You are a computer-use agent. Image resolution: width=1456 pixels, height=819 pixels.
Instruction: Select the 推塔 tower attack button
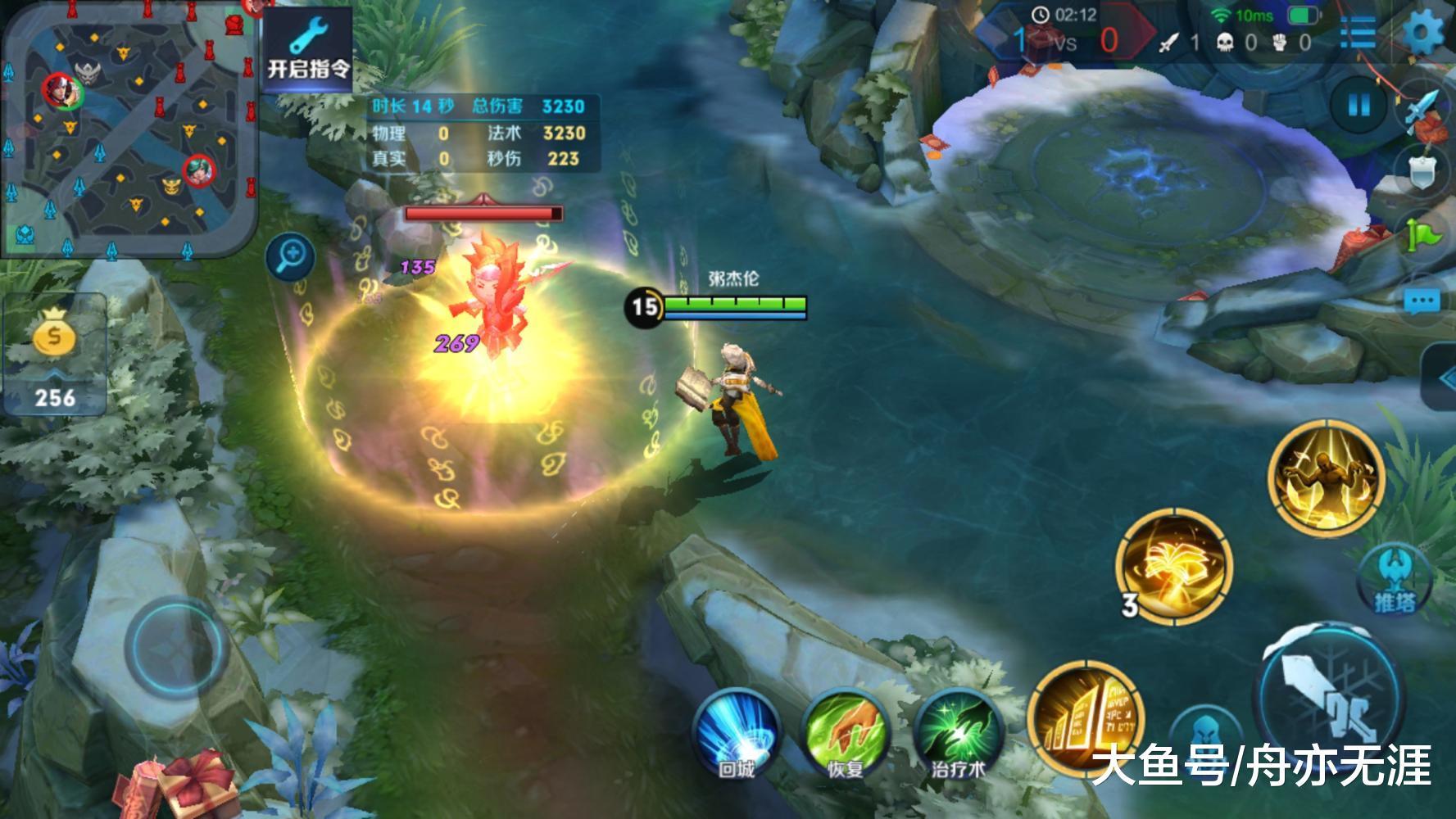point(1394,580)
